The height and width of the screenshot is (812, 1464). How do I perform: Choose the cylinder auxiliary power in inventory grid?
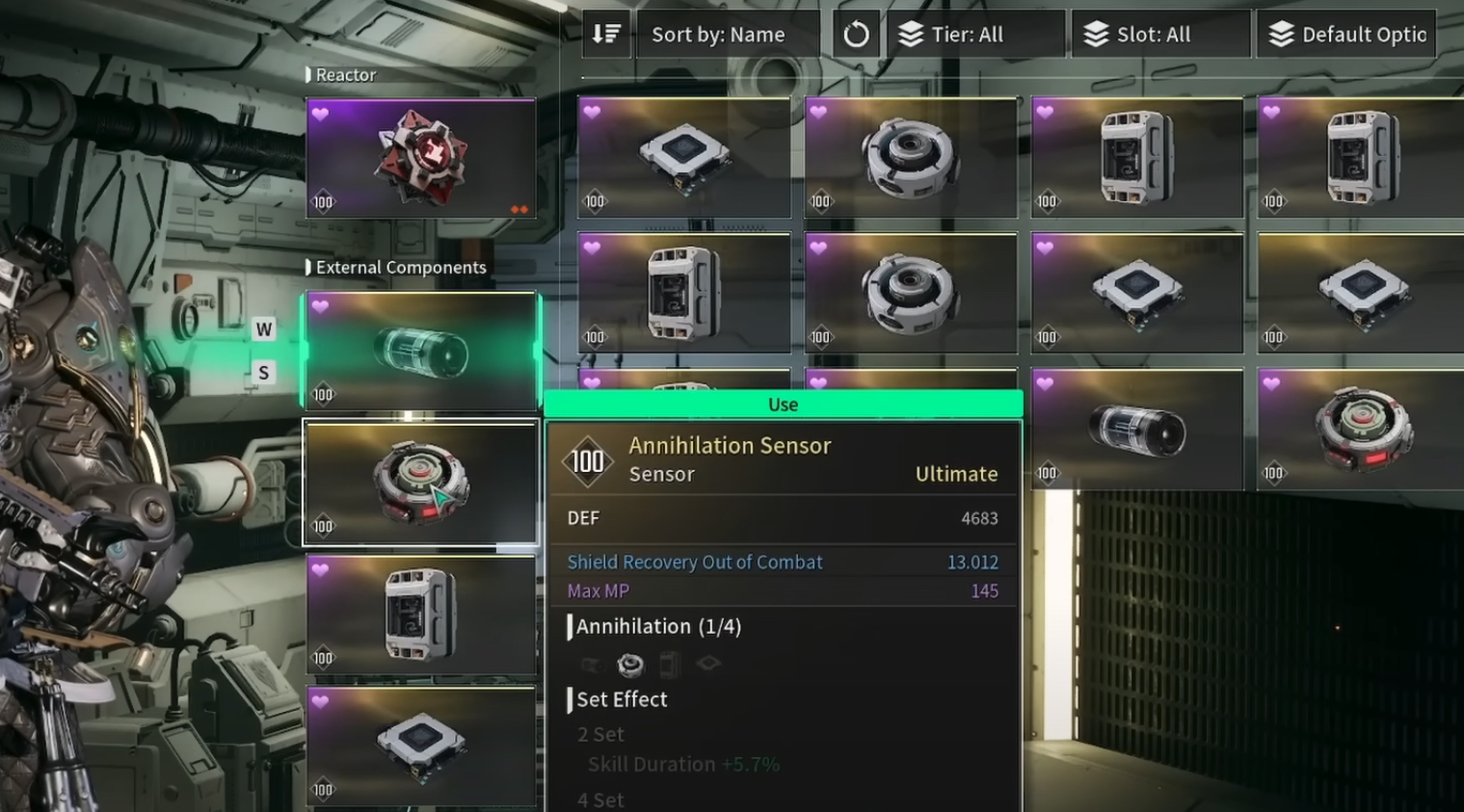1136,430
